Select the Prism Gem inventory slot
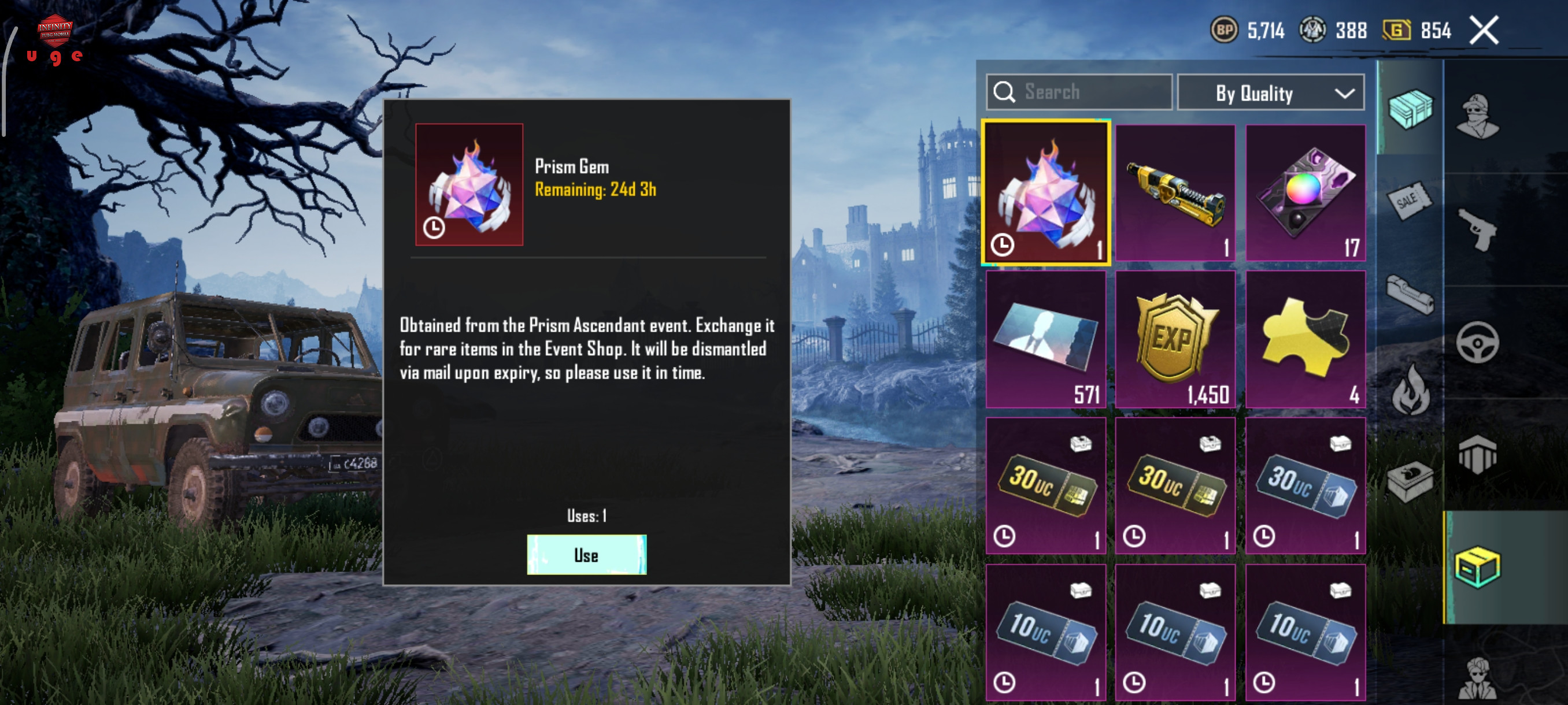 [1046, 193]
